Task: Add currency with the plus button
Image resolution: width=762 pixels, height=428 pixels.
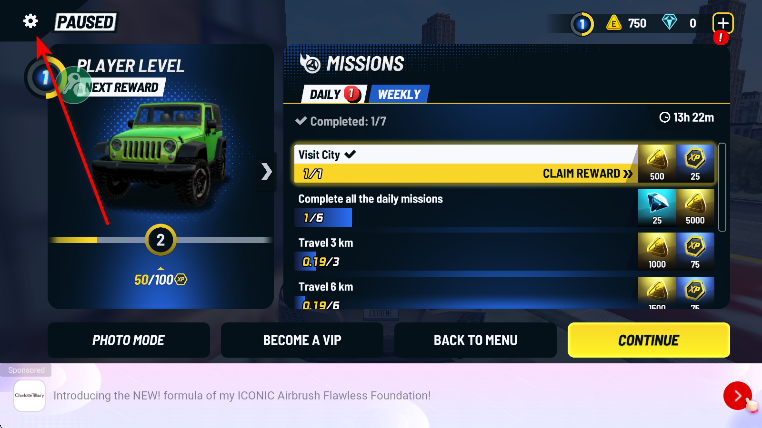Action: coord(722,23)
